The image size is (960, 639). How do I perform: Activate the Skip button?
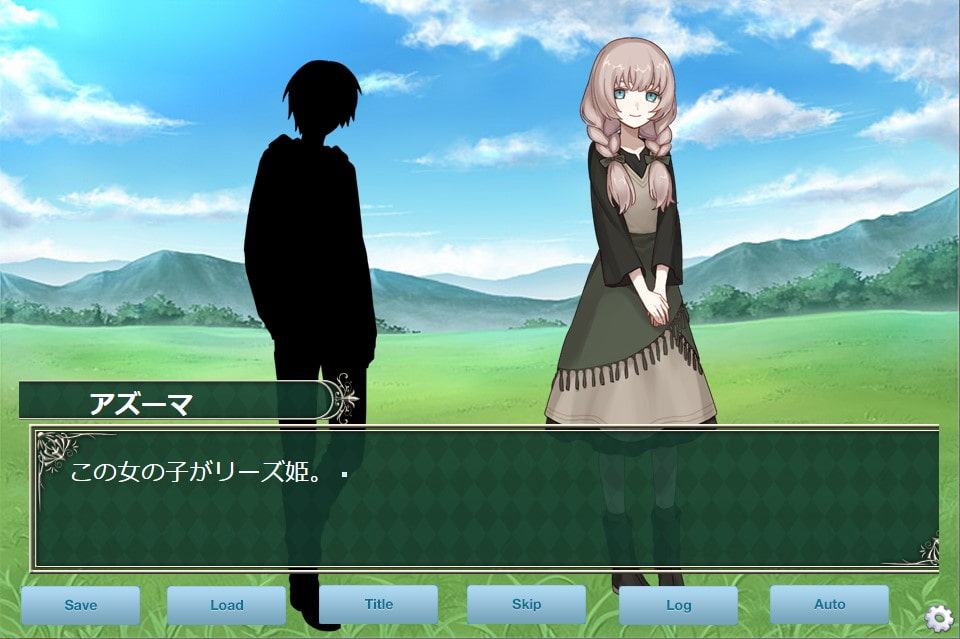(526, 604)
